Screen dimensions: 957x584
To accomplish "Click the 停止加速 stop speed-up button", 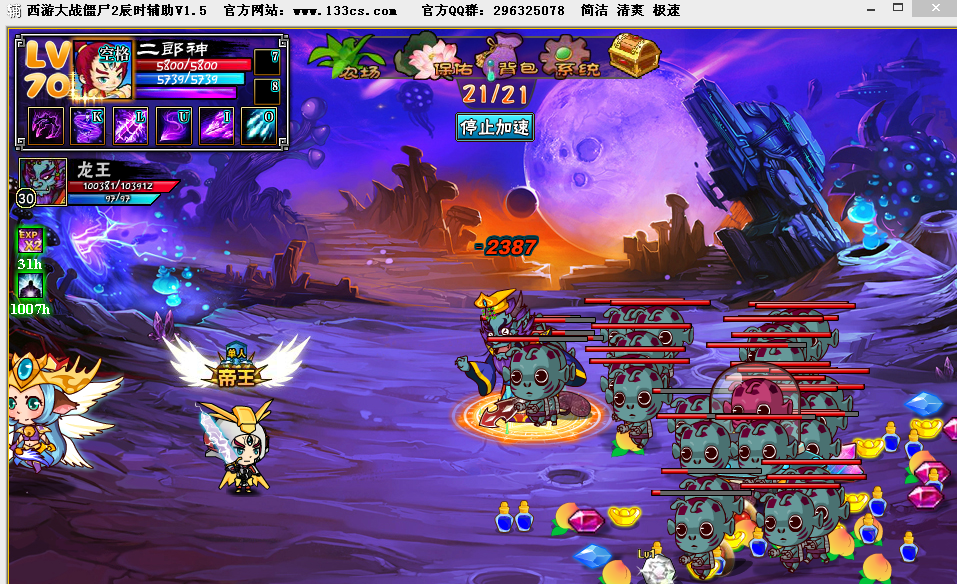I will [495, 126].
